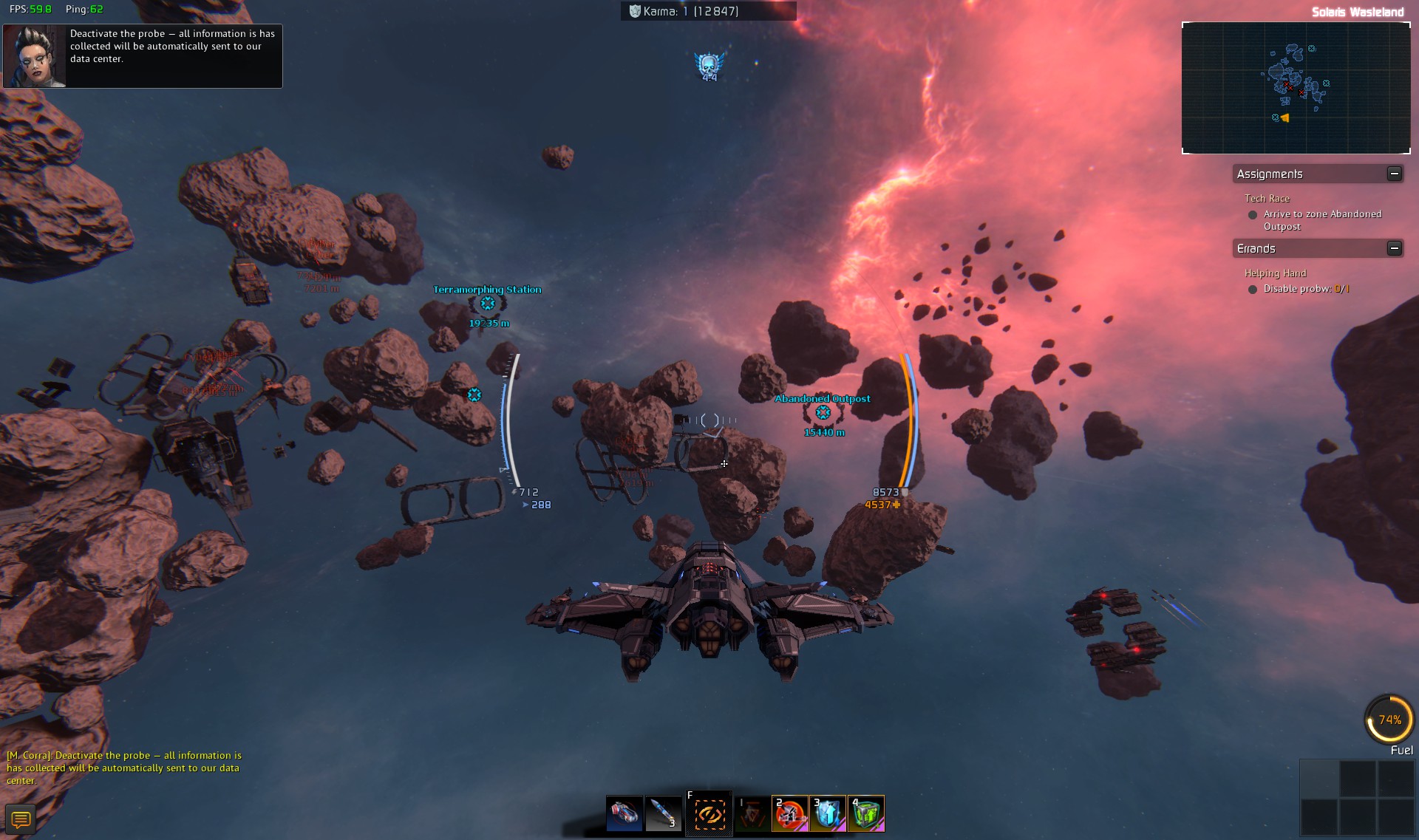
Task: Open the Solaris Wasteland minimap
Action: pos(1296,88)
